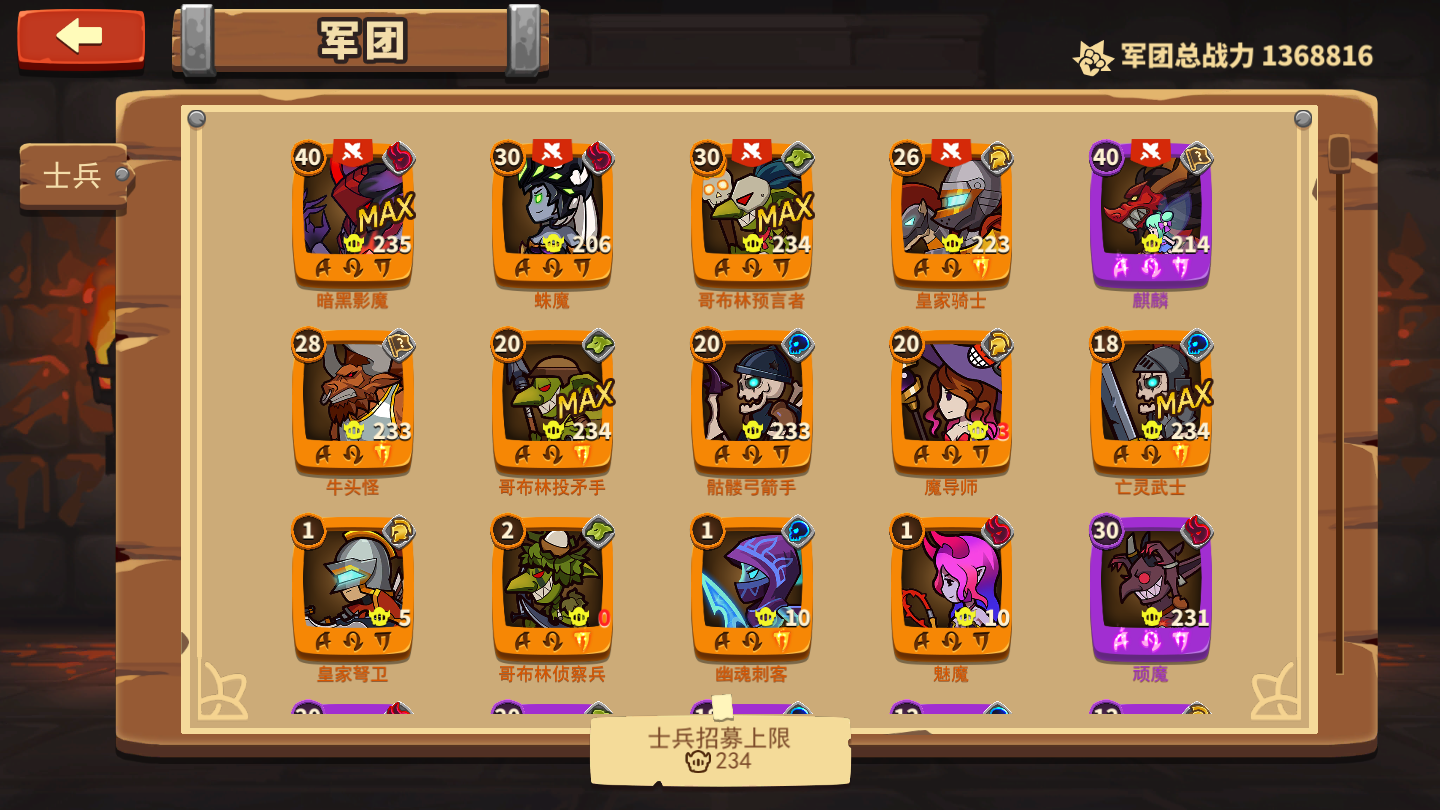This screenshot has width=1440, height=810.
Task: Open the 哥布林侦察兵 soldier card
Action: pos(550,590)
